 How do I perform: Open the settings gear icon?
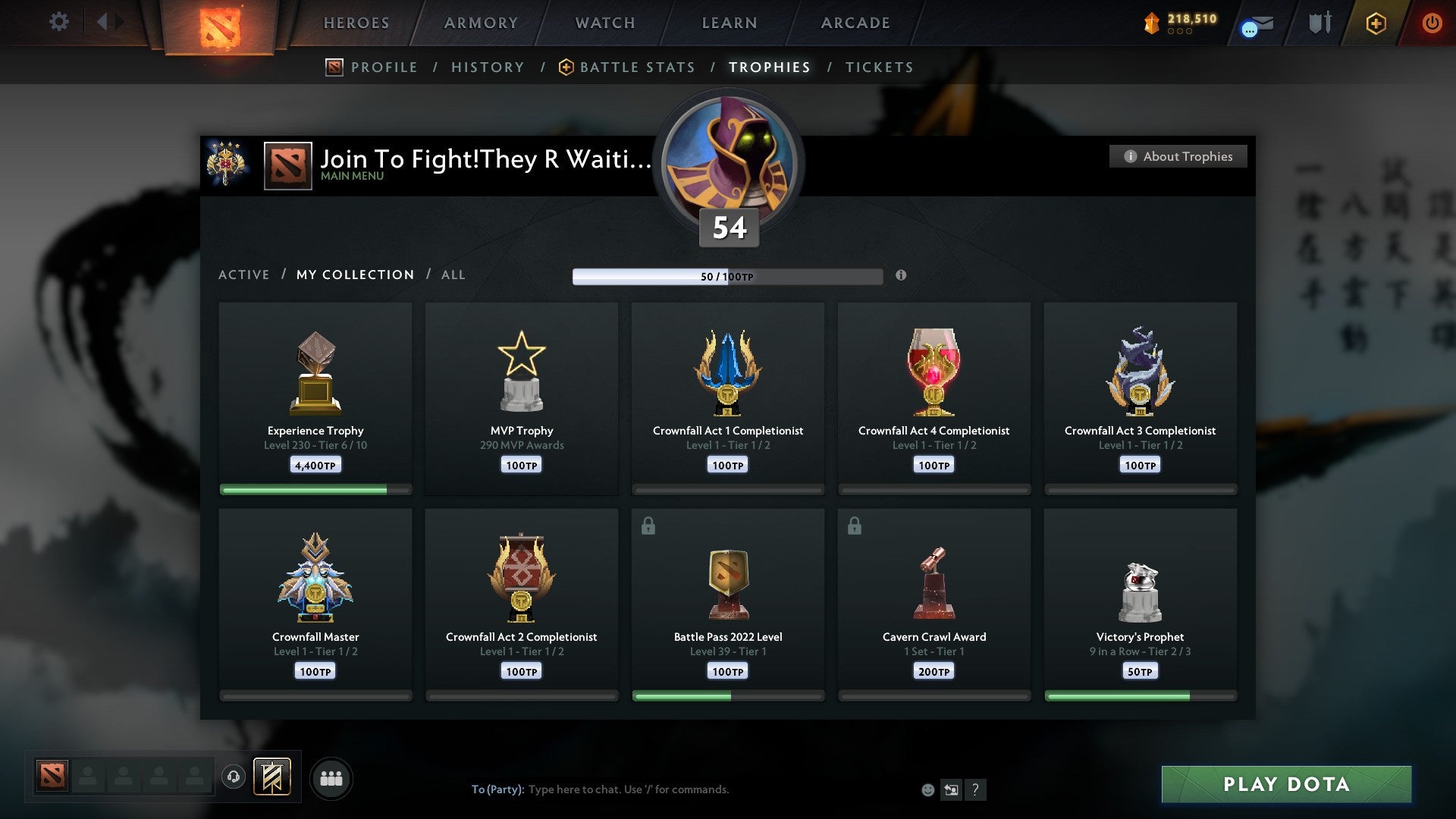[x=58, y=22]
